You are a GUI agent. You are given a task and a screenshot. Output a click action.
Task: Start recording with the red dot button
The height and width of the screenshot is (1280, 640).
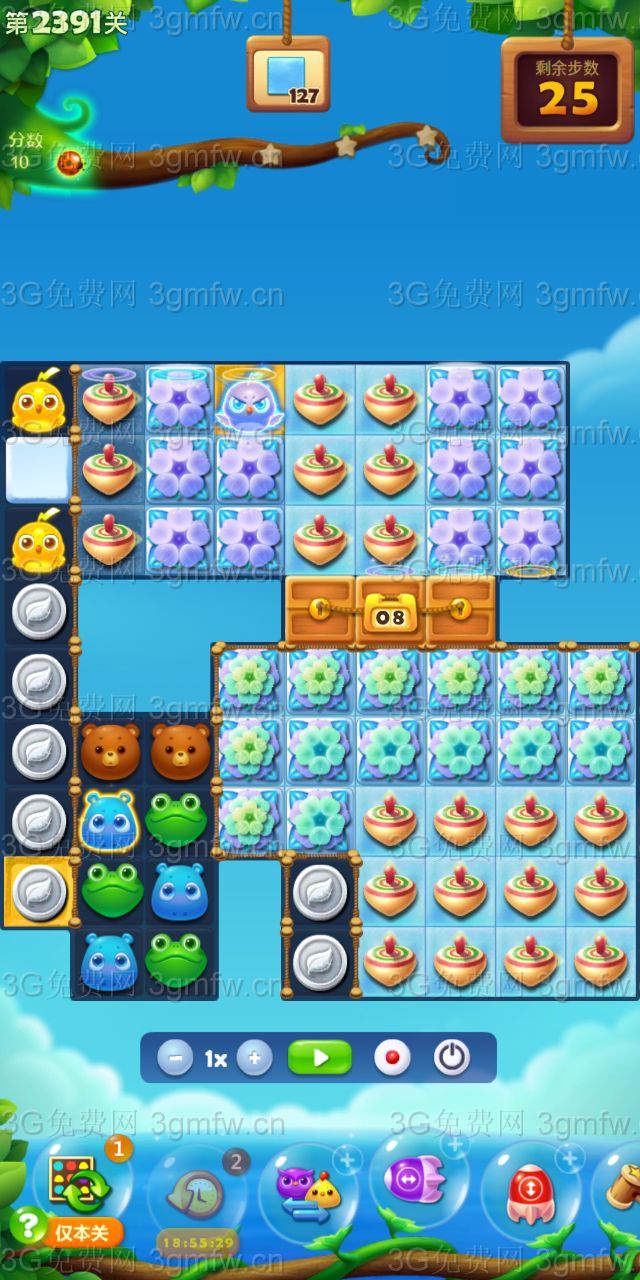tap(391, 1058)
